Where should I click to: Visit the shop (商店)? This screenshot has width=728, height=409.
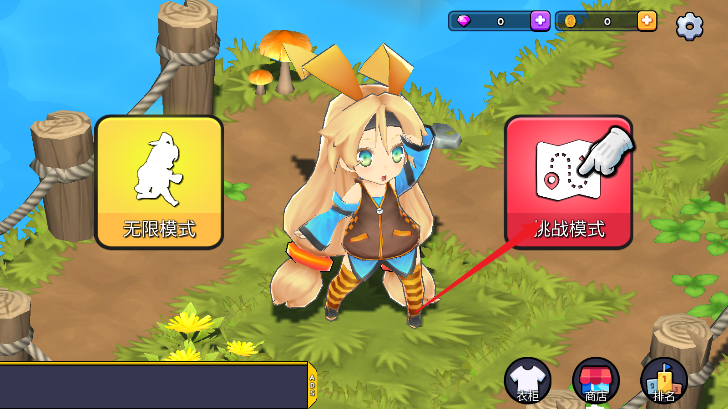(596, 381)
